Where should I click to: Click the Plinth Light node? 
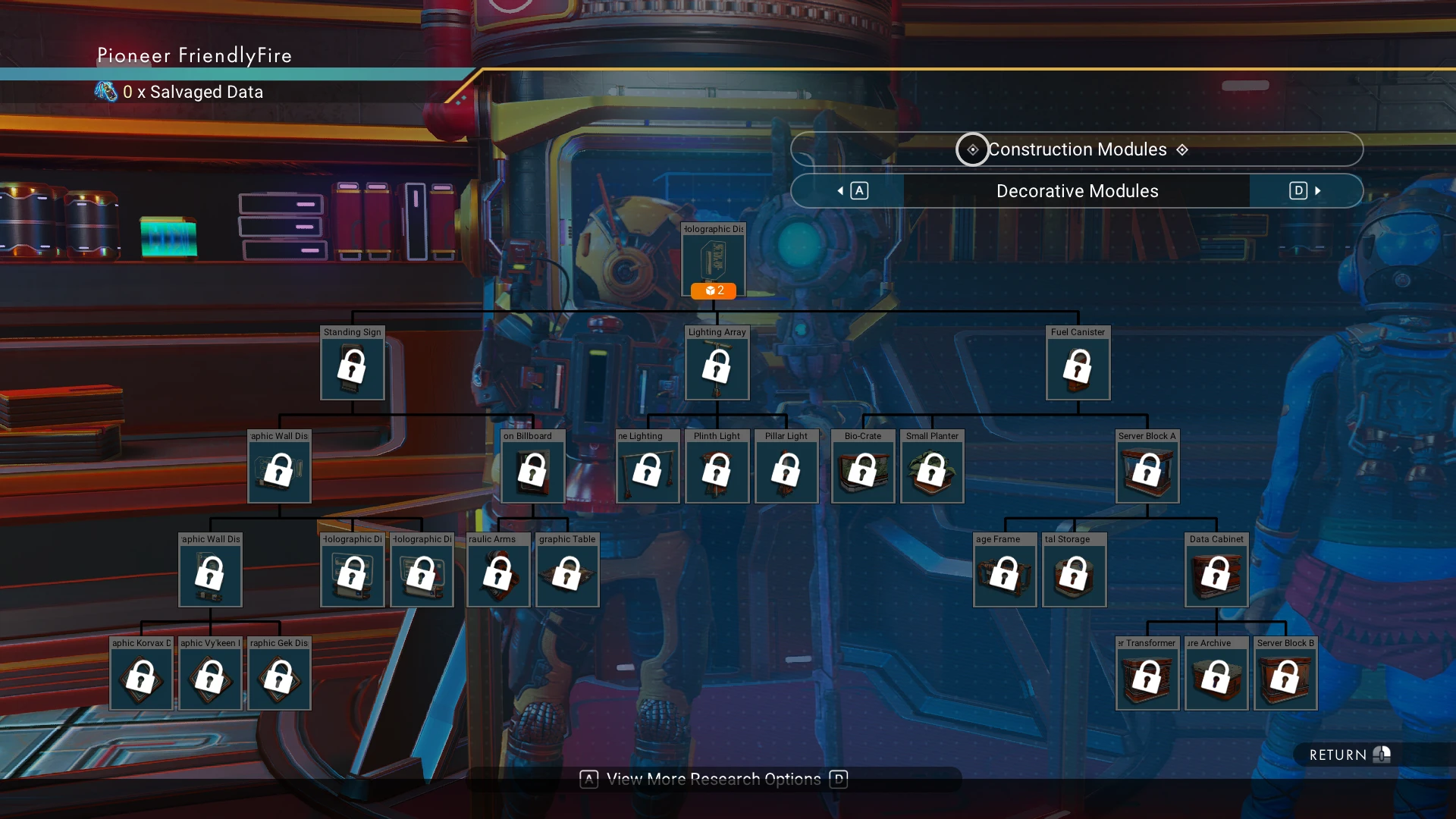[x=717, y=472]
